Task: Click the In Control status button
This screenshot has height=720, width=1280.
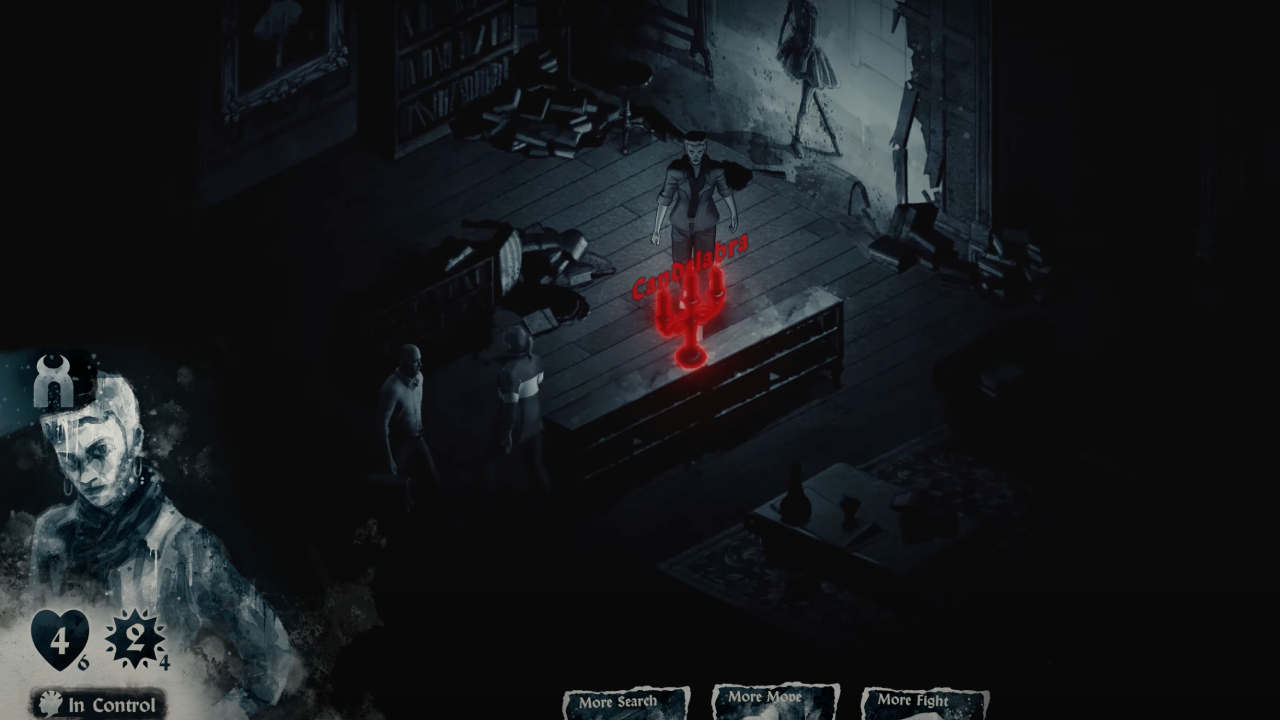Action: (99, 704)
